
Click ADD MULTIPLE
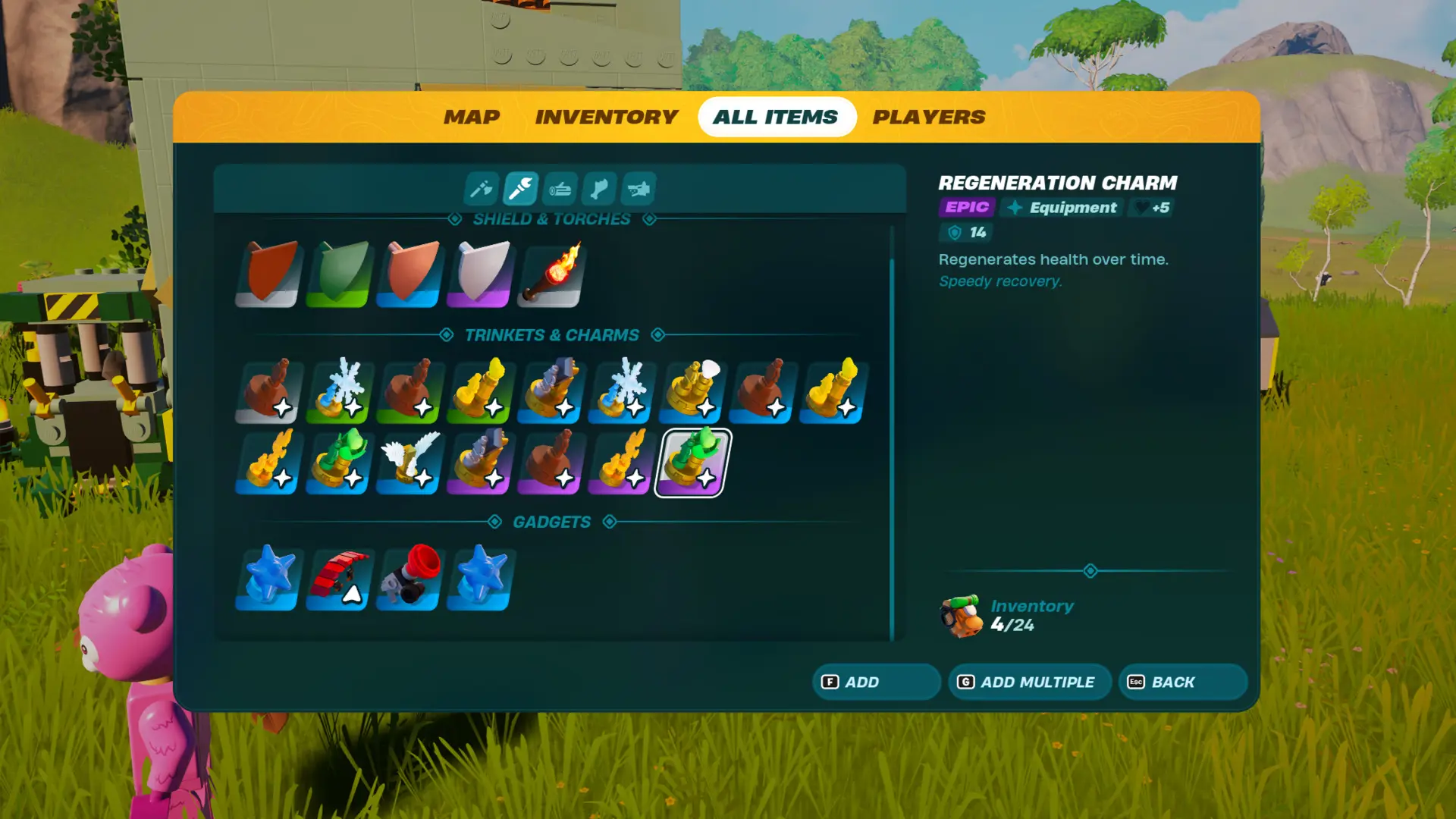1030,682
